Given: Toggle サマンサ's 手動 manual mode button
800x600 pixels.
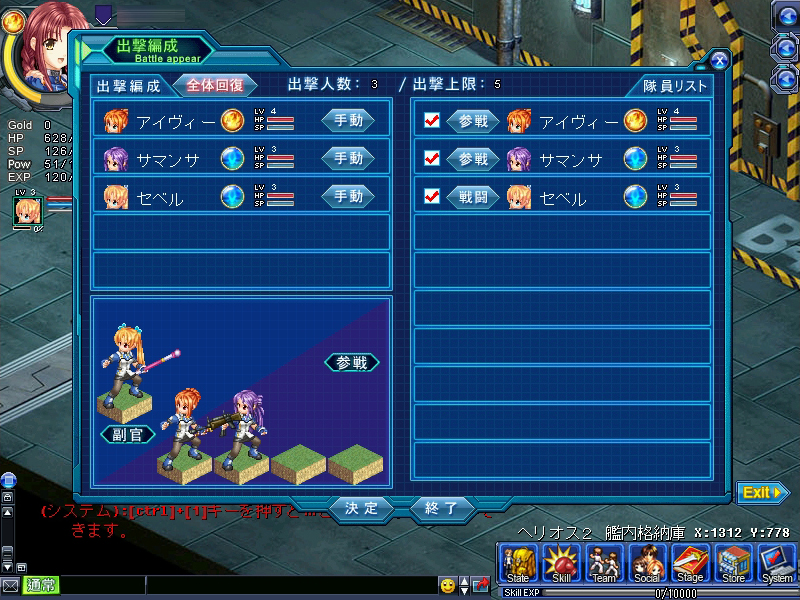Looking at the screenshot, I should coord(347,158).
